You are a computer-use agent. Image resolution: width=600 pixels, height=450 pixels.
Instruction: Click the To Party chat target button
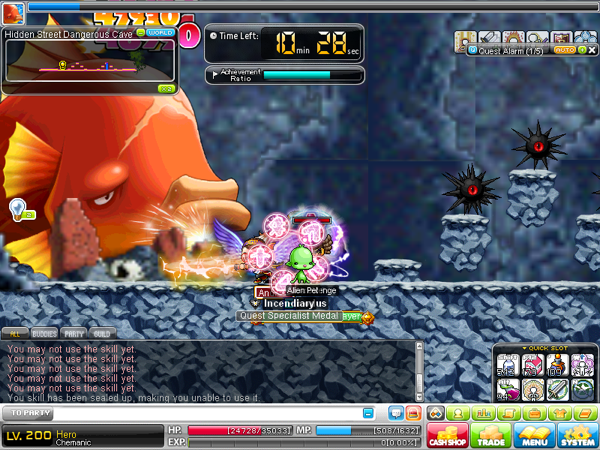coord(30,412)
